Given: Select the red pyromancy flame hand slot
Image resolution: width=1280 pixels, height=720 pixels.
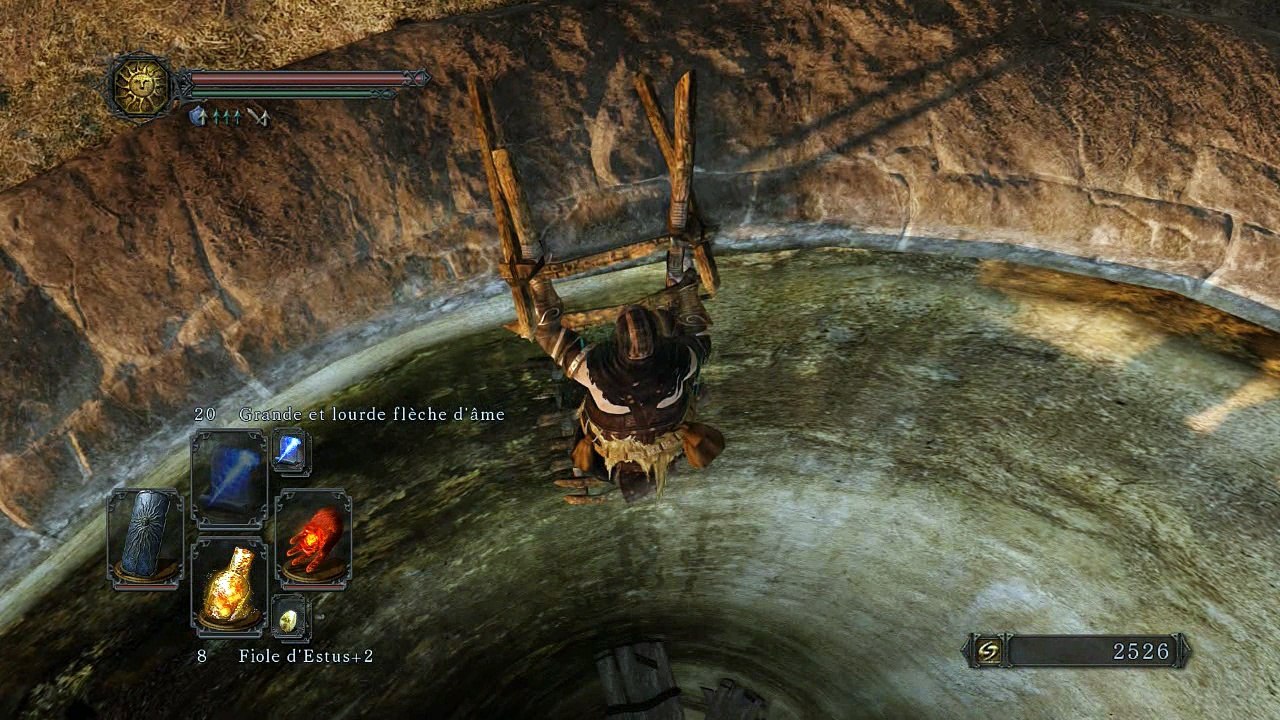Looking at the screenshot, I should pyautogui.click(x=313, y=535).
